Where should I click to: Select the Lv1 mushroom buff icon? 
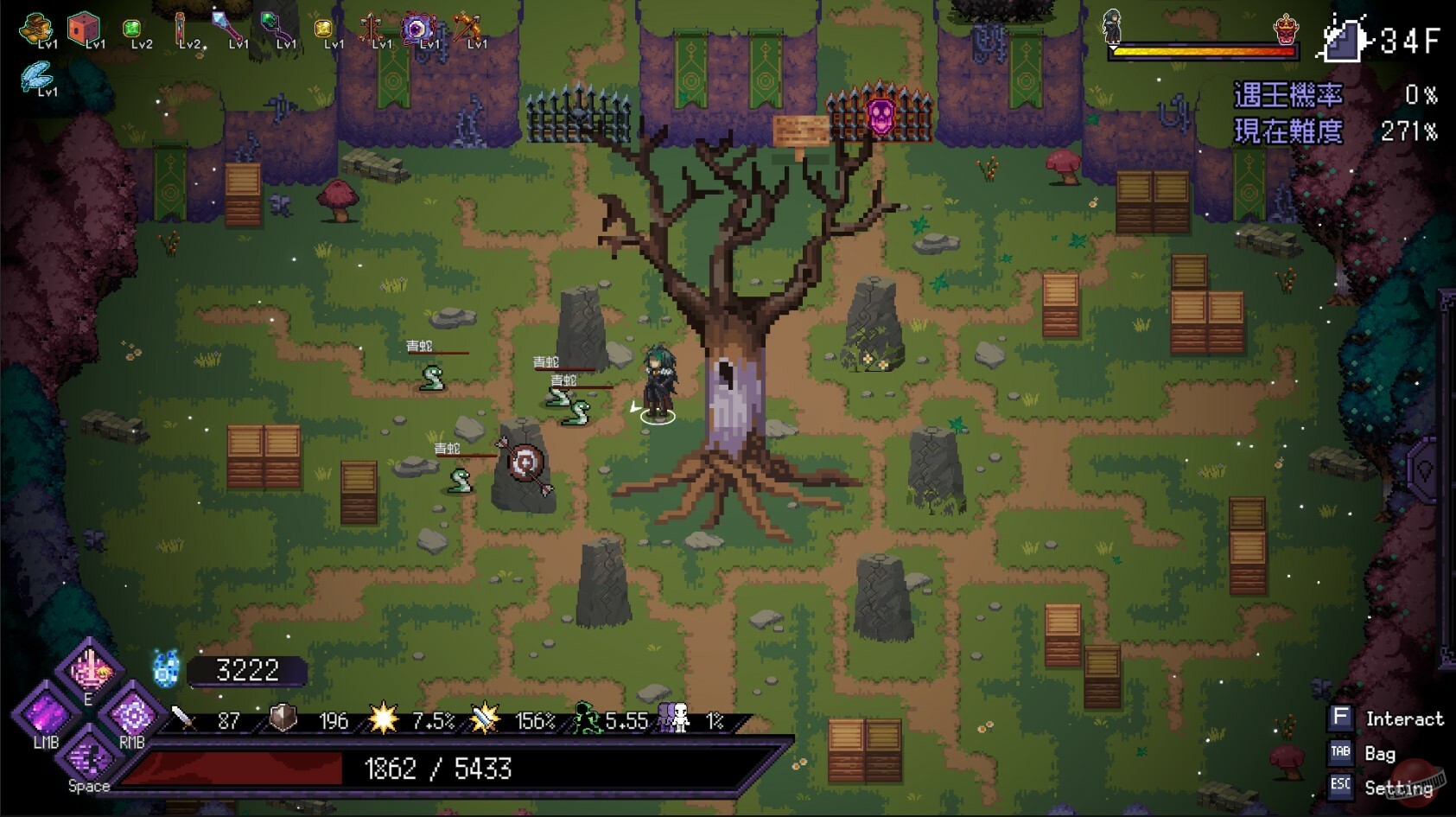point(34,26)
